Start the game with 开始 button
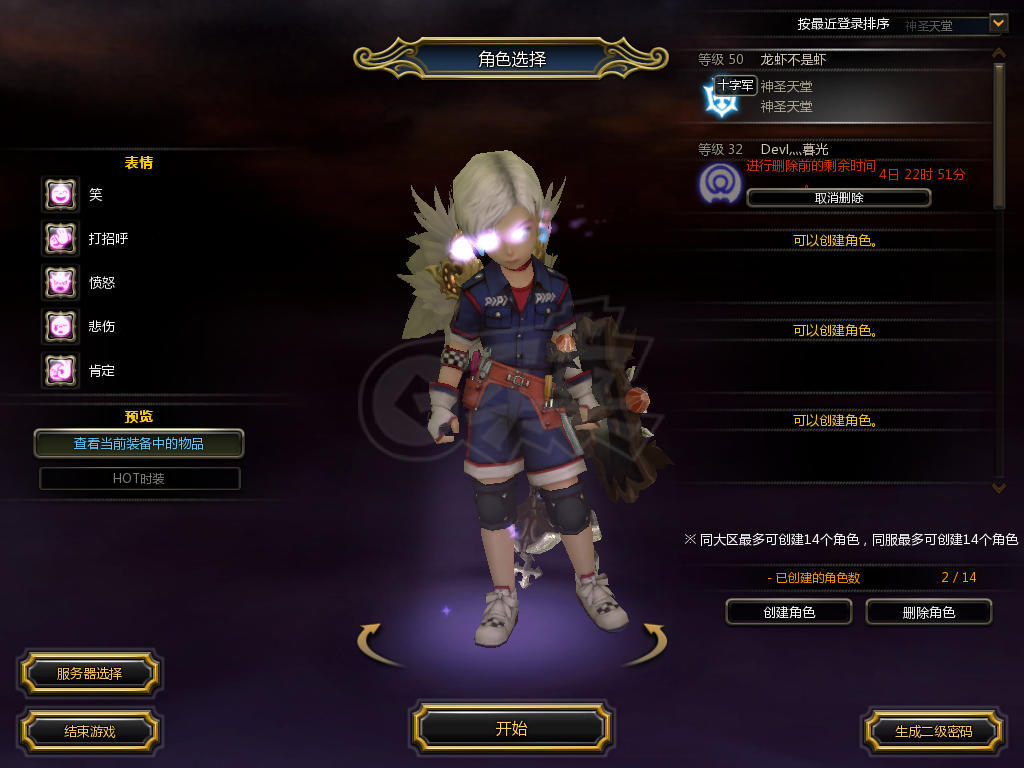This screenshot has height=768, width=1024. [511, 728]
